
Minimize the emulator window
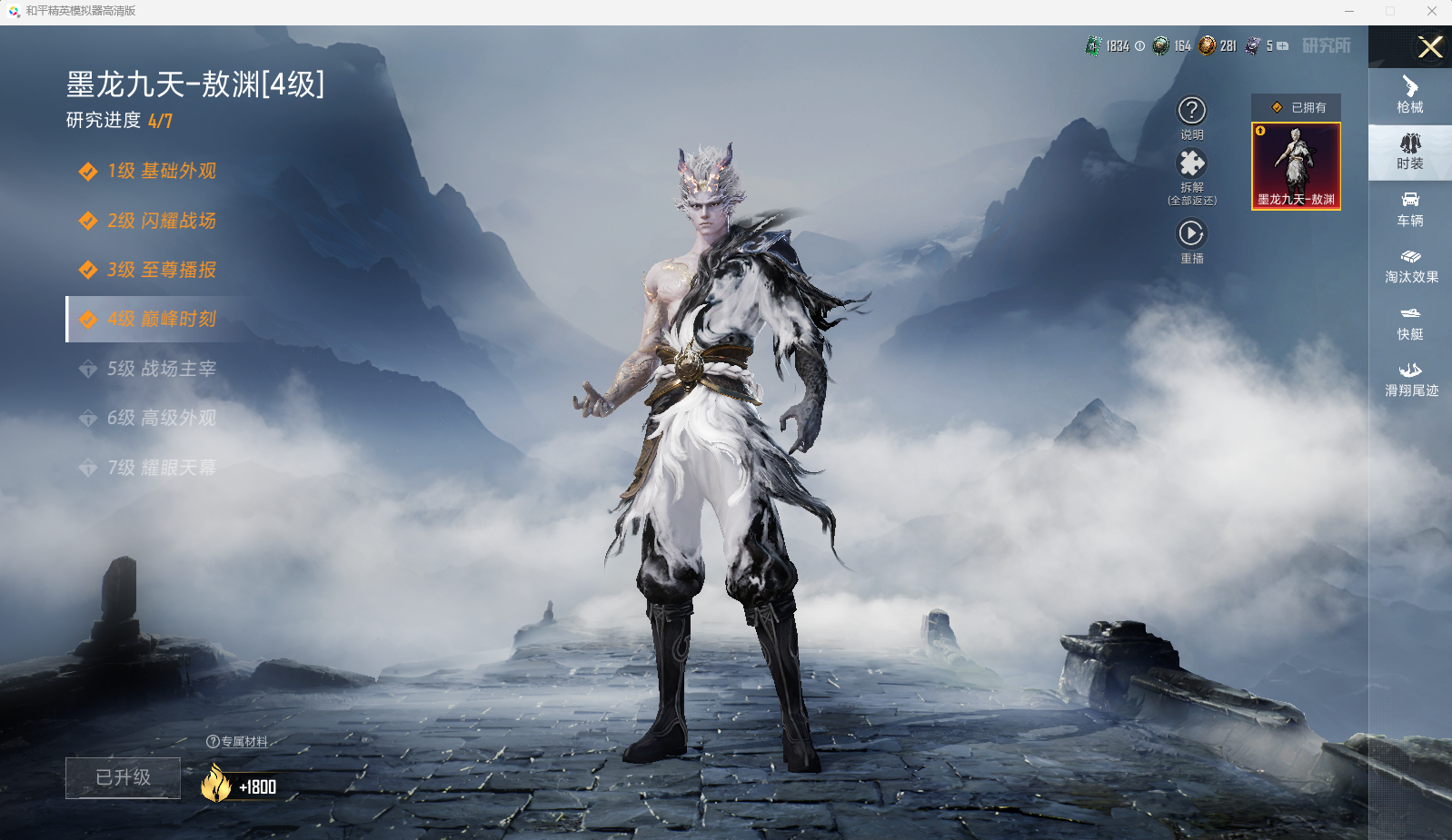(1349, 11)
